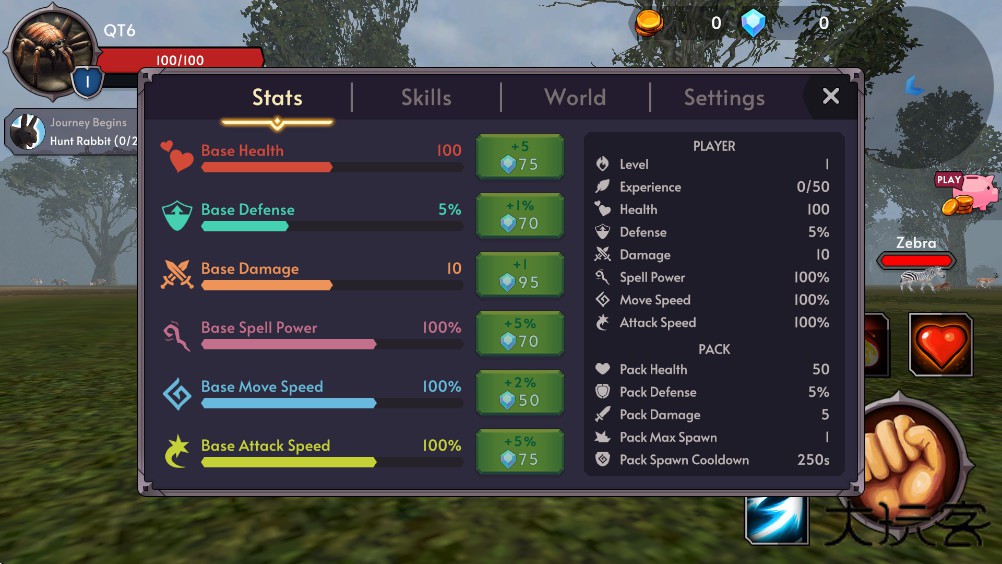The image size is (1002, 564).
Task: Upgrade Base Damage for 95 gems
Action: tap(519, 275)
